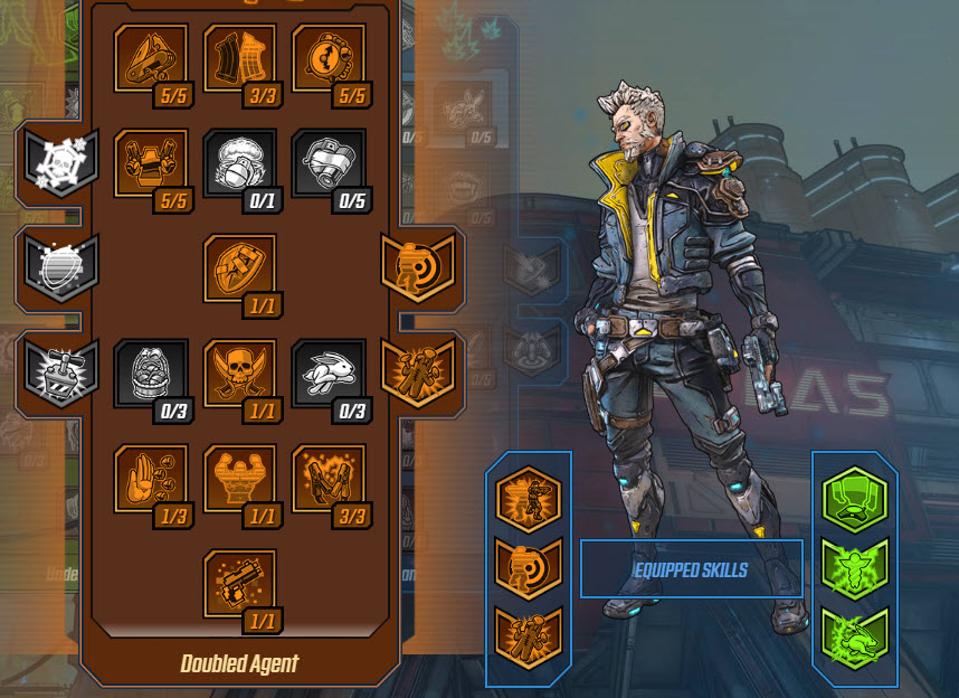Select the sparkling skill icon with 3/3
This screenshot has width=959, height=698.
click(x=329, y=479)
